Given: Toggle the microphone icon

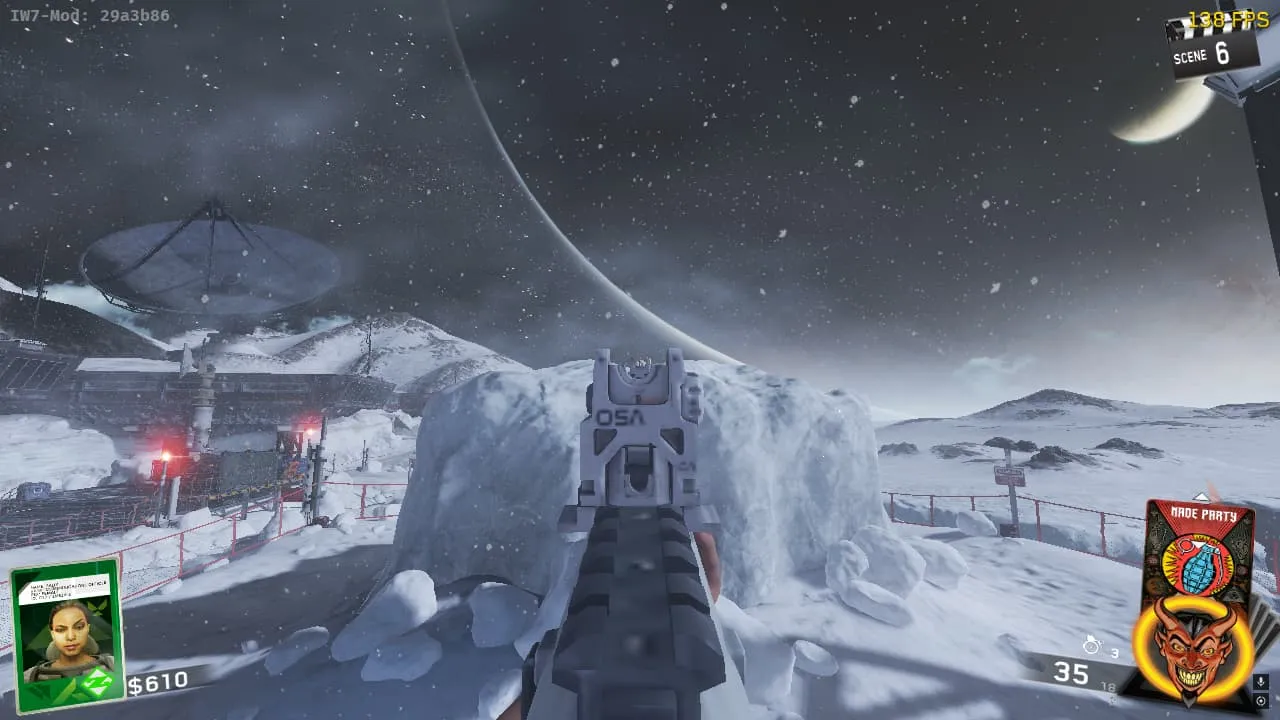Looking at the screenshot, I should 1260,682.
